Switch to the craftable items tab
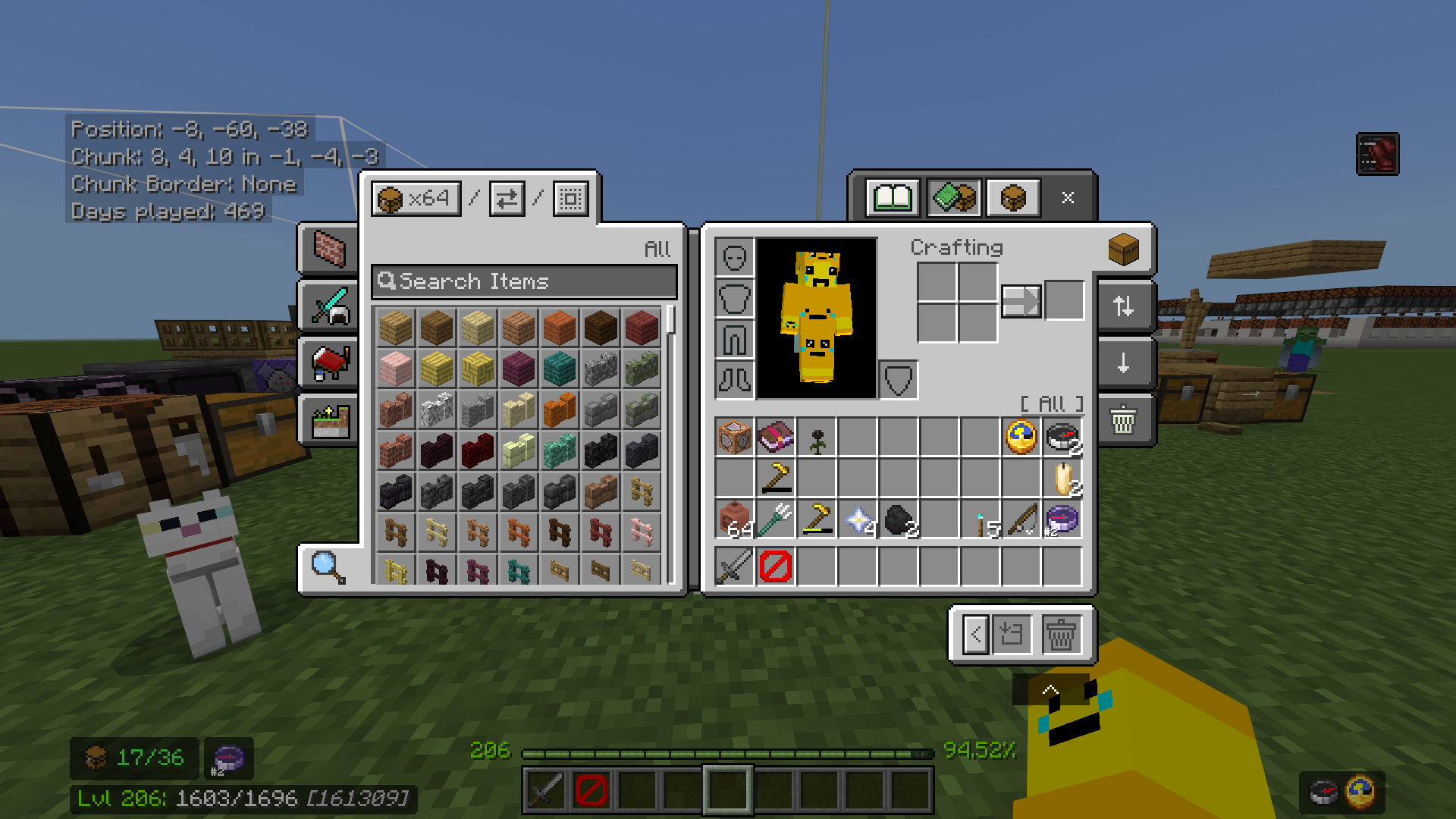Image resolution: width=1456 pixels, height=819 pixels. tap(952, 198)
